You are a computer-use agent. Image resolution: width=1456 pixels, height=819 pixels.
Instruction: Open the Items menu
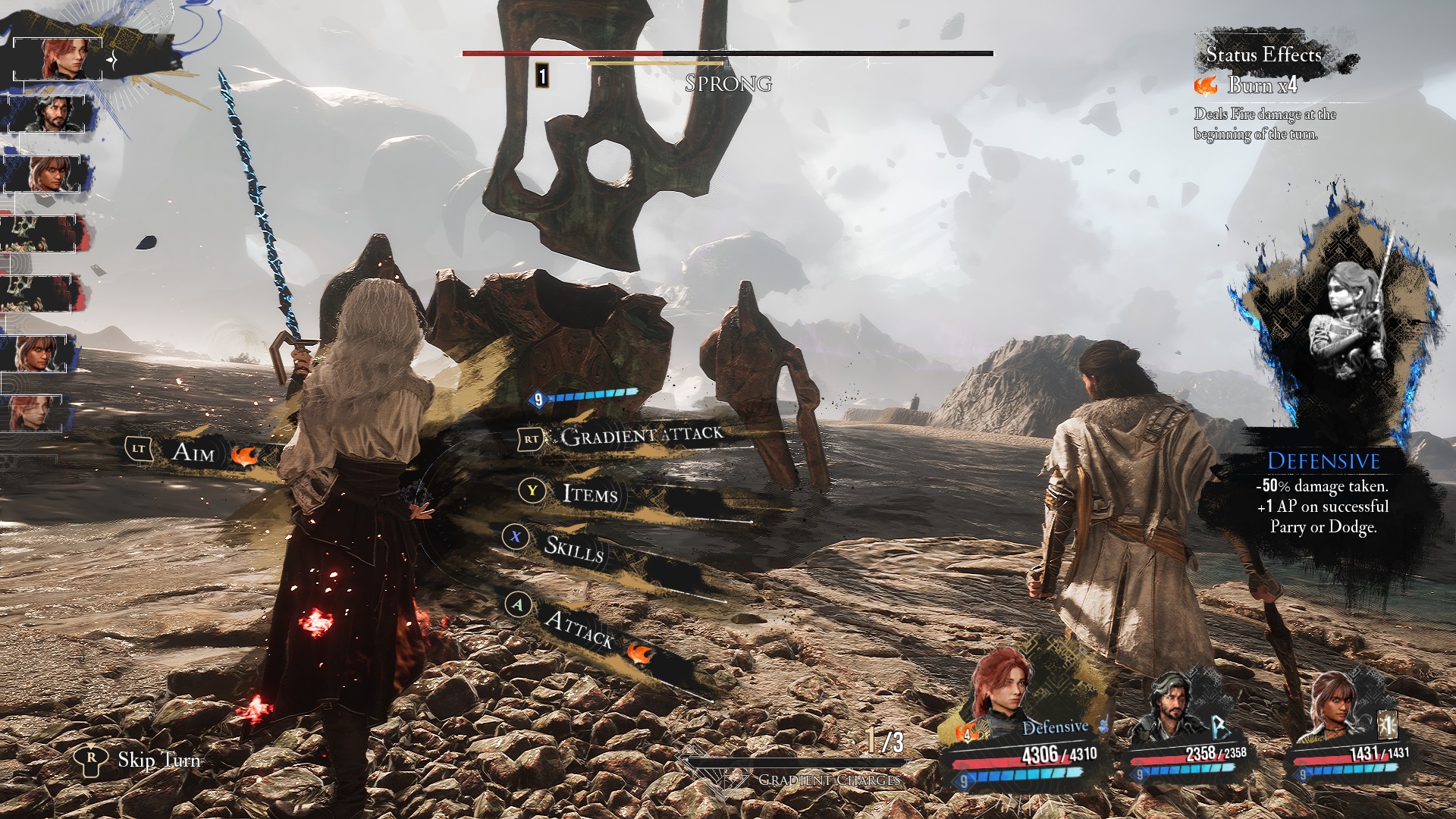[x=589, y=494]
